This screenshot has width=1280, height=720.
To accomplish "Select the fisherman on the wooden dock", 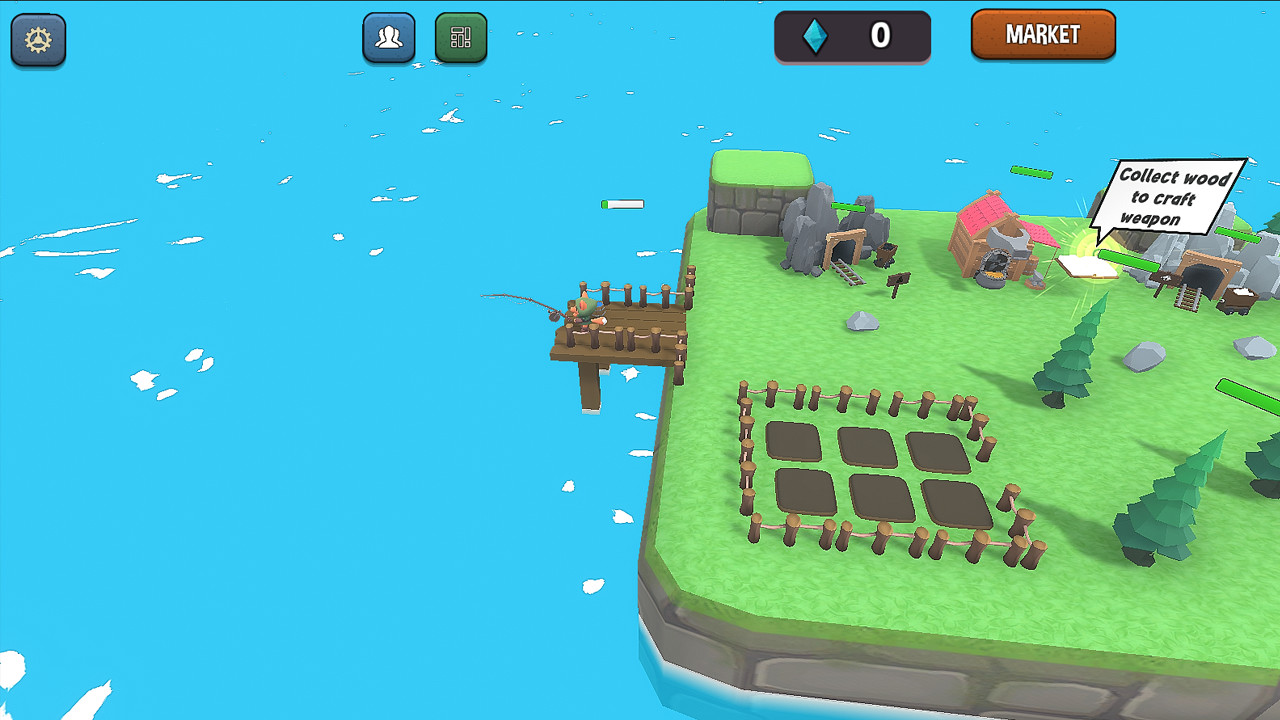I will pyautogui.click(x=586, y=310).
